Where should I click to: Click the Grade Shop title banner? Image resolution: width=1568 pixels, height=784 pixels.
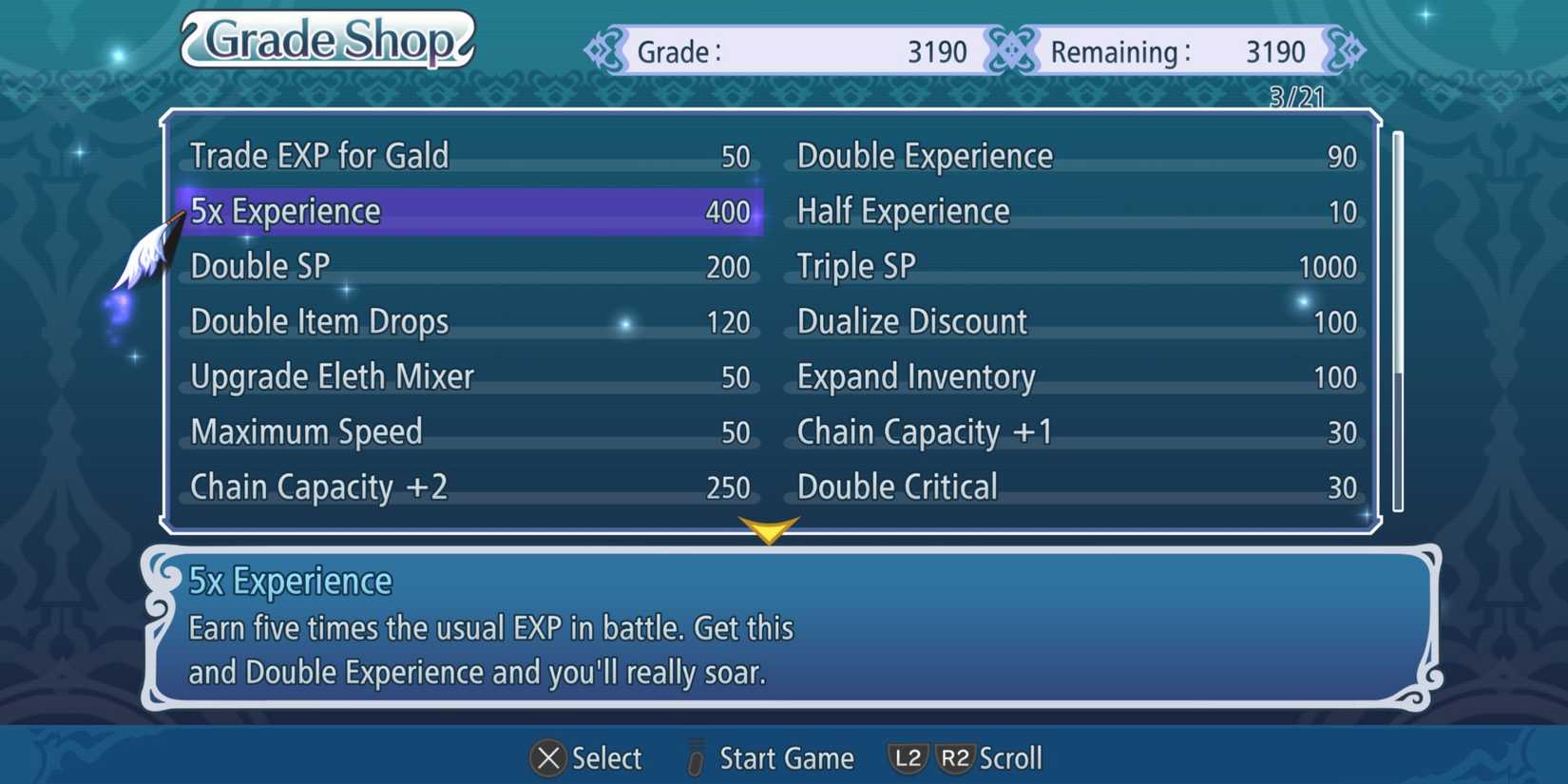pos(327,40)
